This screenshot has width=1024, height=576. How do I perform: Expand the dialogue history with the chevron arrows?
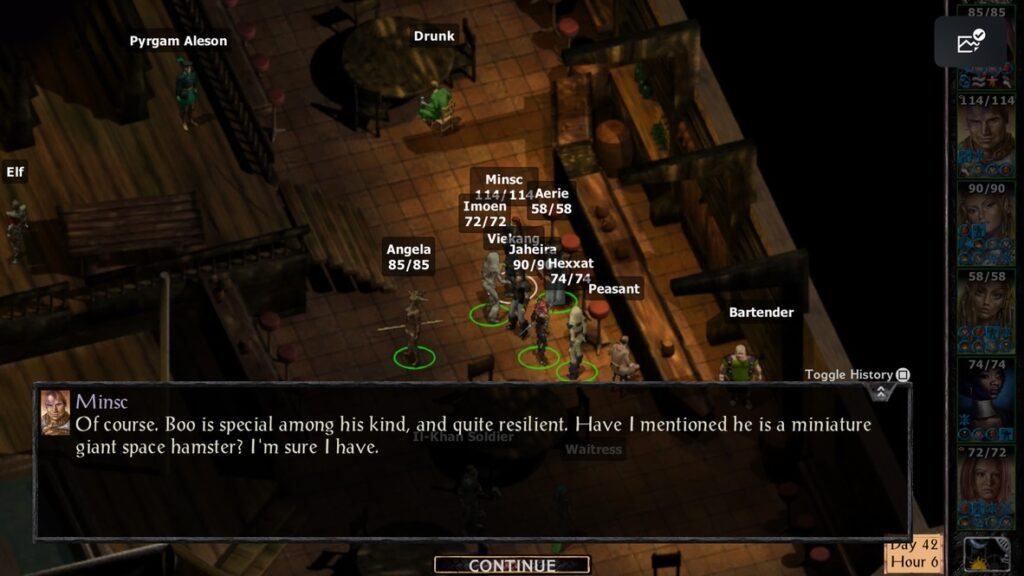880,393
